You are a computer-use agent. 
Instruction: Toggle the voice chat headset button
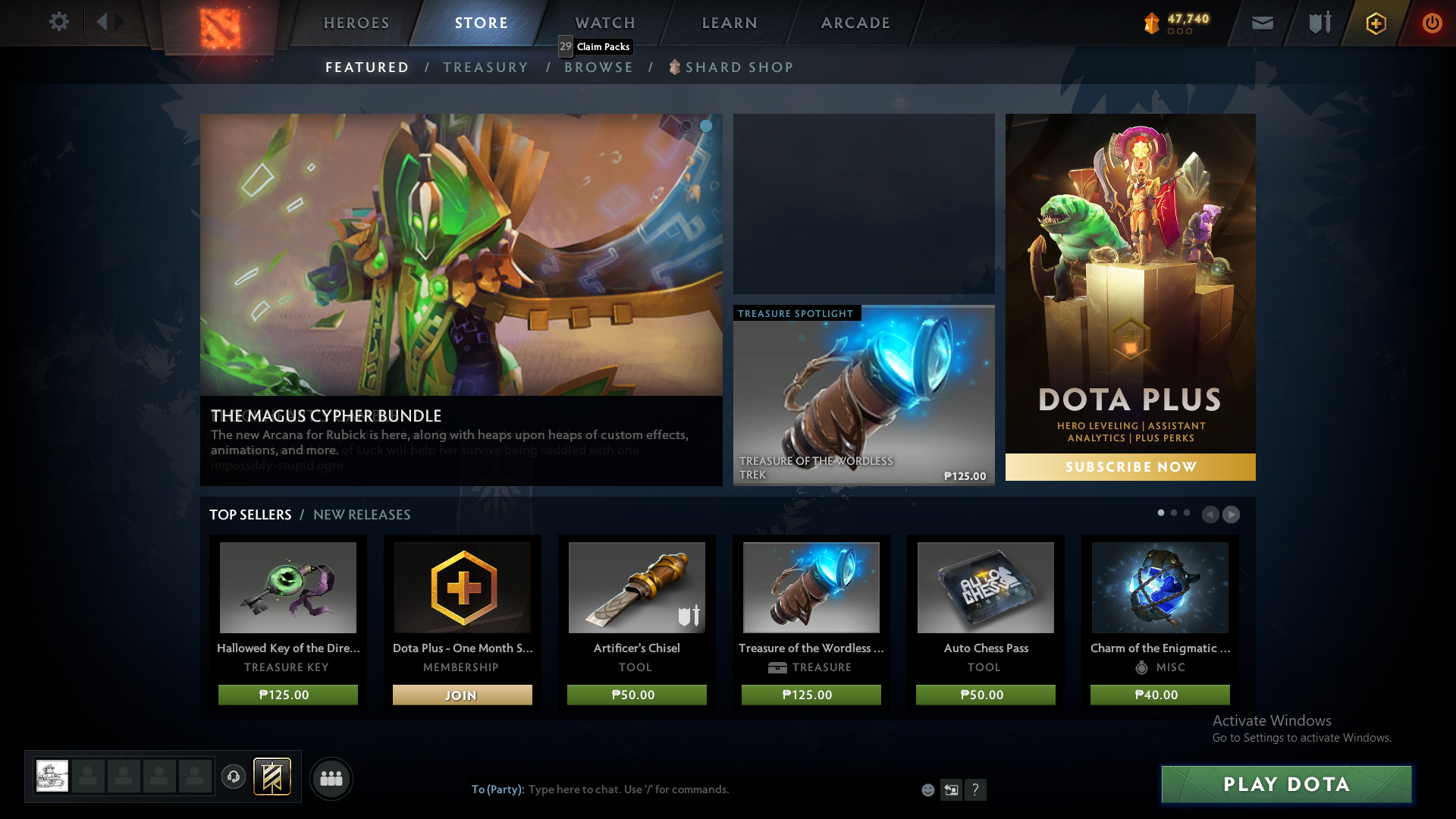pyautogui.click(x=234, y=778)
